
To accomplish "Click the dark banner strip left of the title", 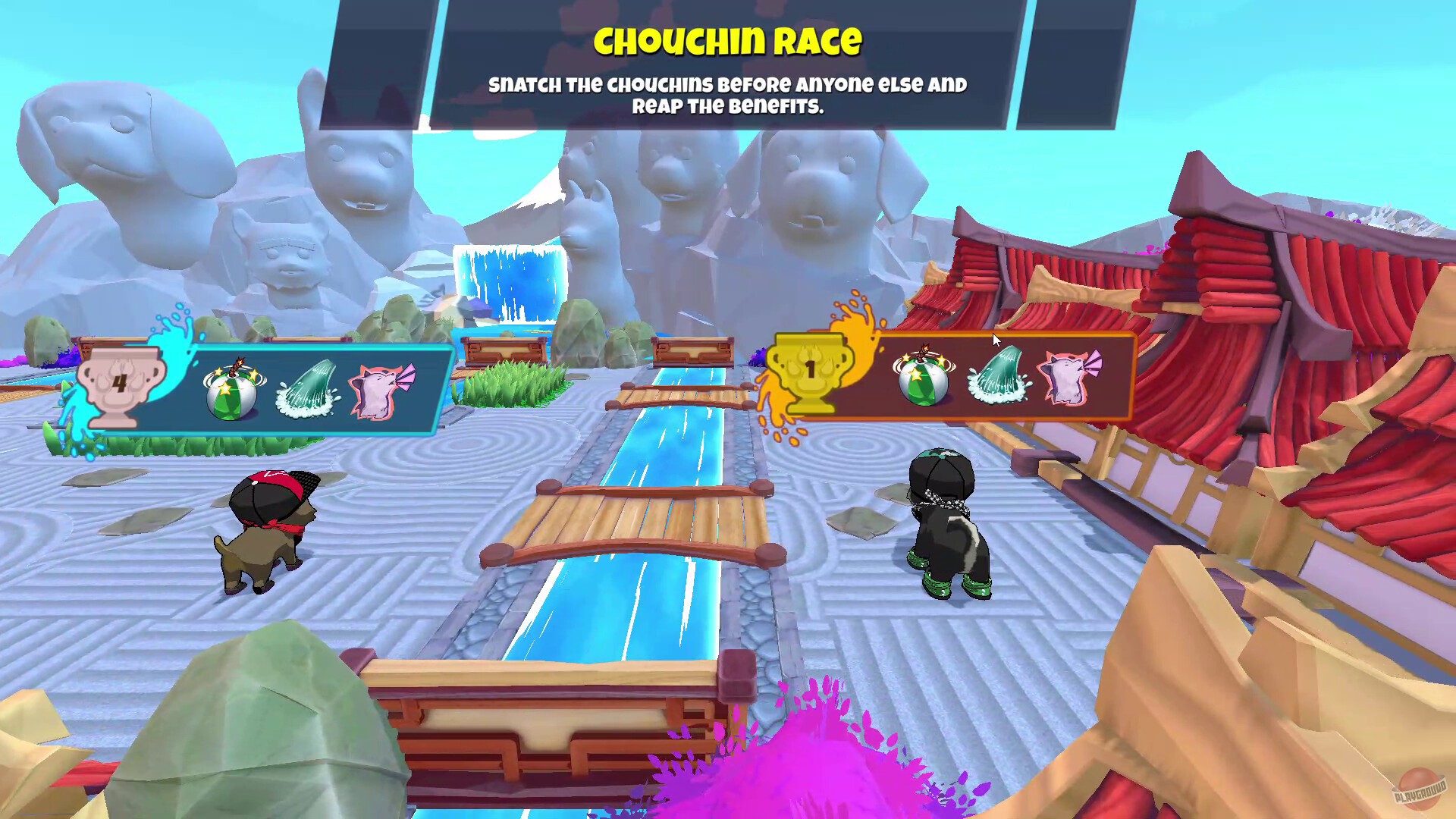I will tap(379, 61).
